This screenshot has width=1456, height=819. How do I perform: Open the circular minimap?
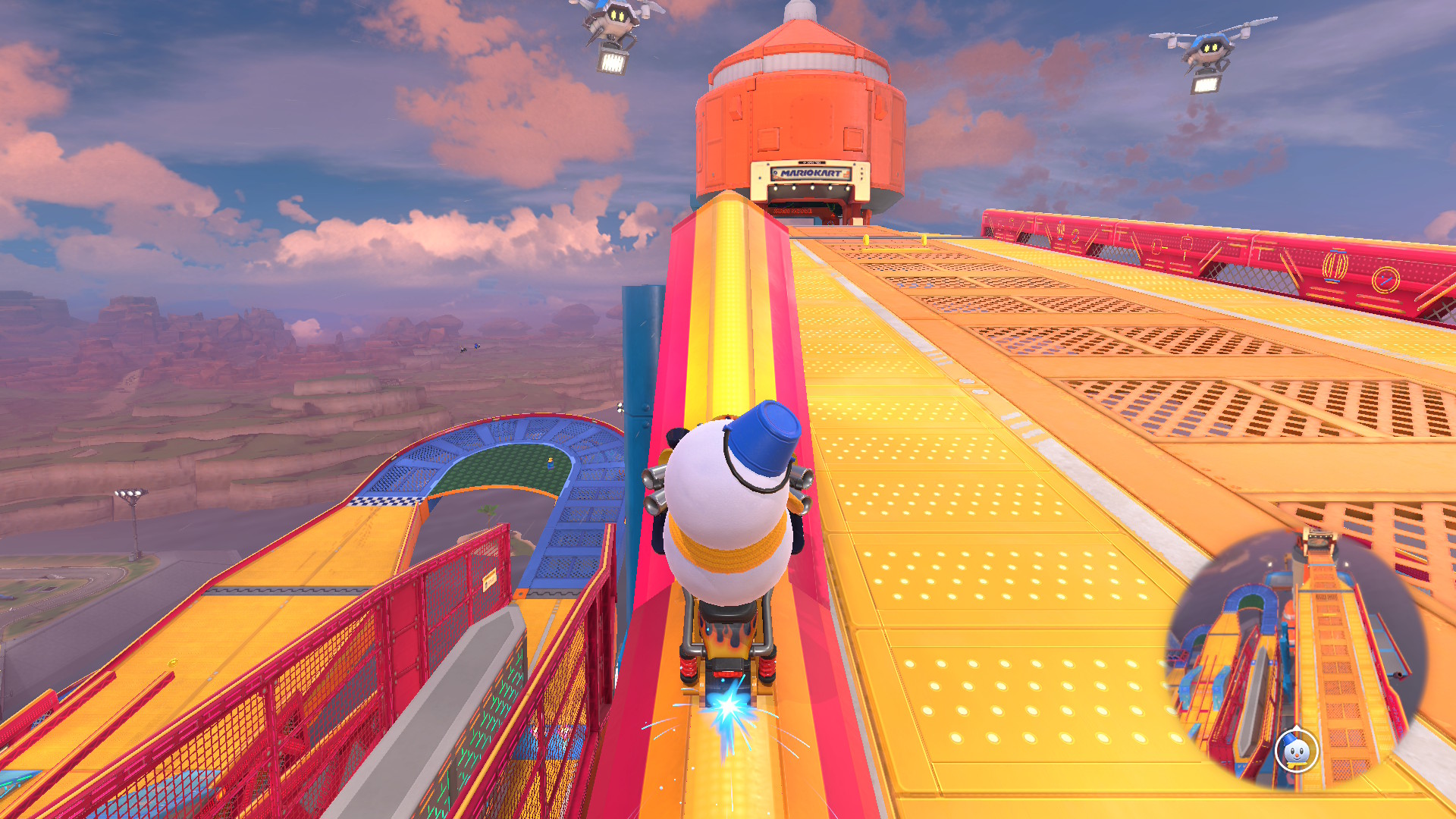point(1297,658)
